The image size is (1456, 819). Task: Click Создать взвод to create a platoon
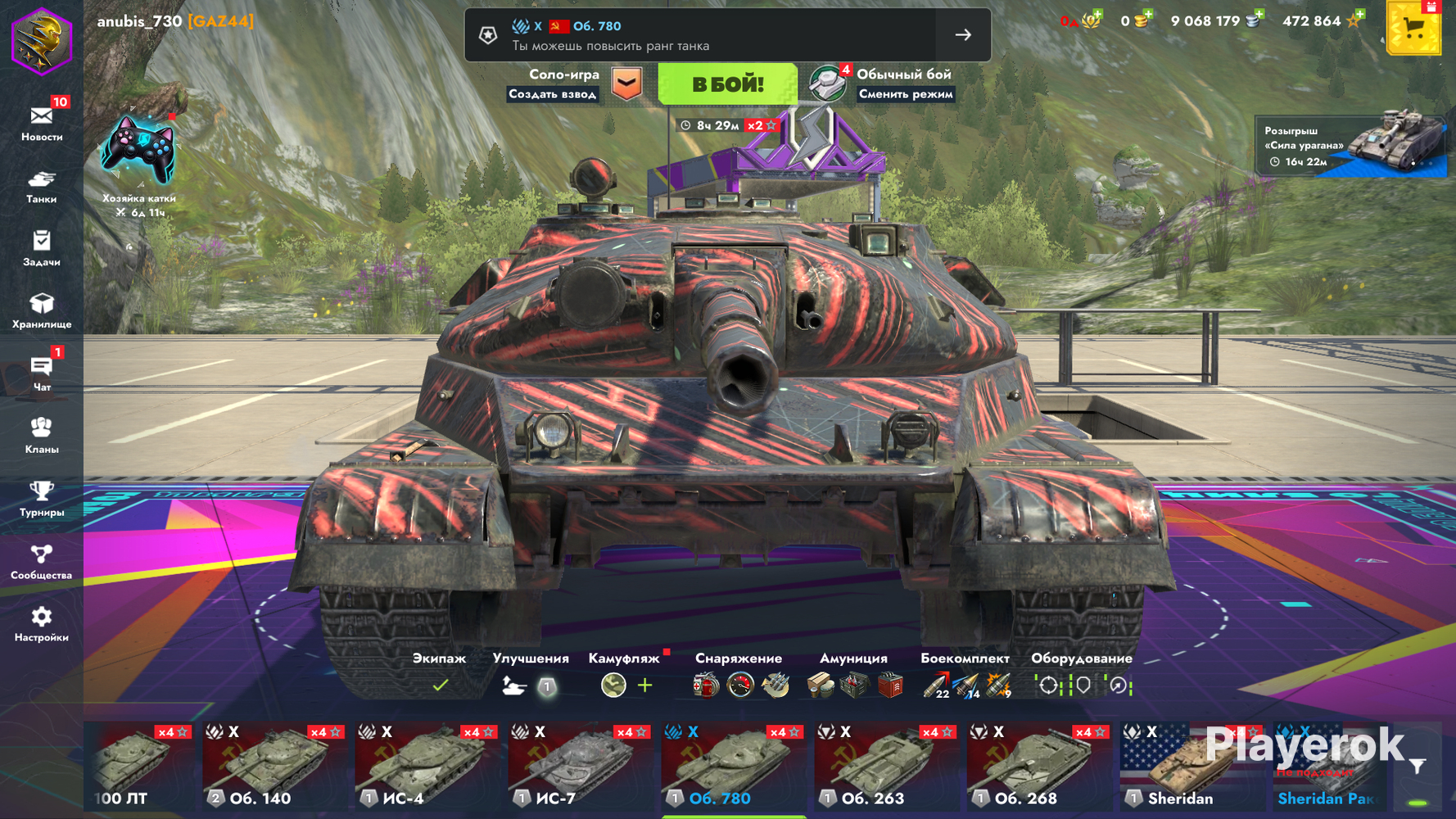(553, 94)
